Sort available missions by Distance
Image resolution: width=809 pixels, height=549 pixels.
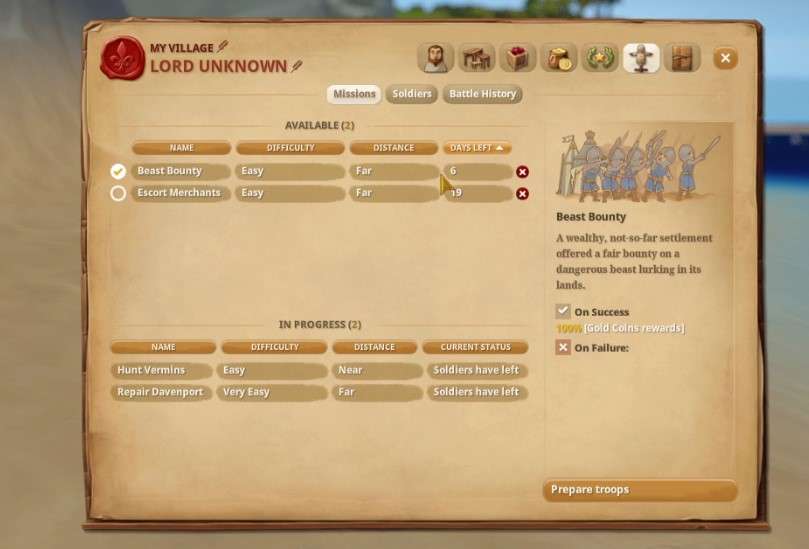click(393, 148)
